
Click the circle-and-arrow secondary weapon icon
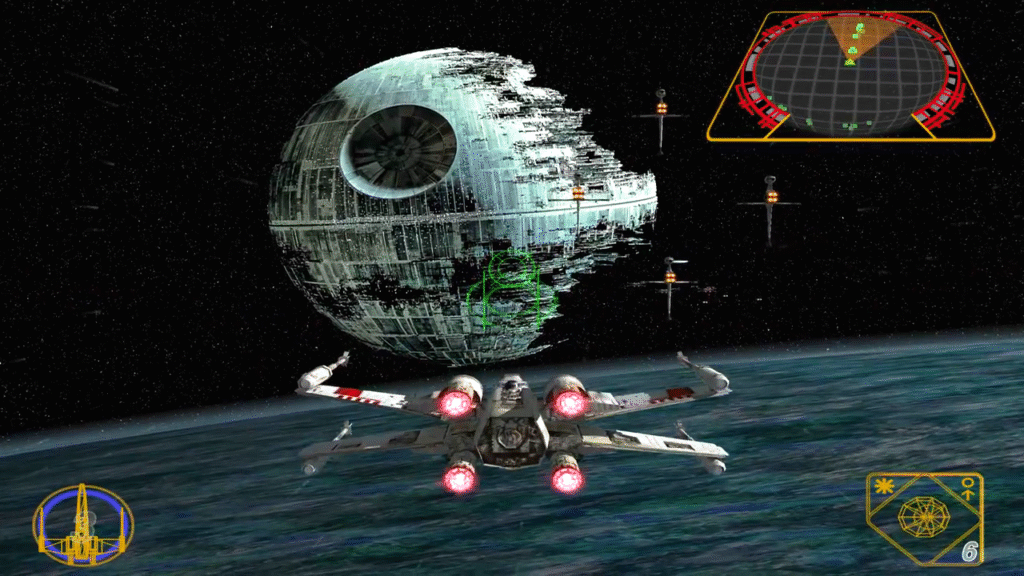click(x=965, y=487)
